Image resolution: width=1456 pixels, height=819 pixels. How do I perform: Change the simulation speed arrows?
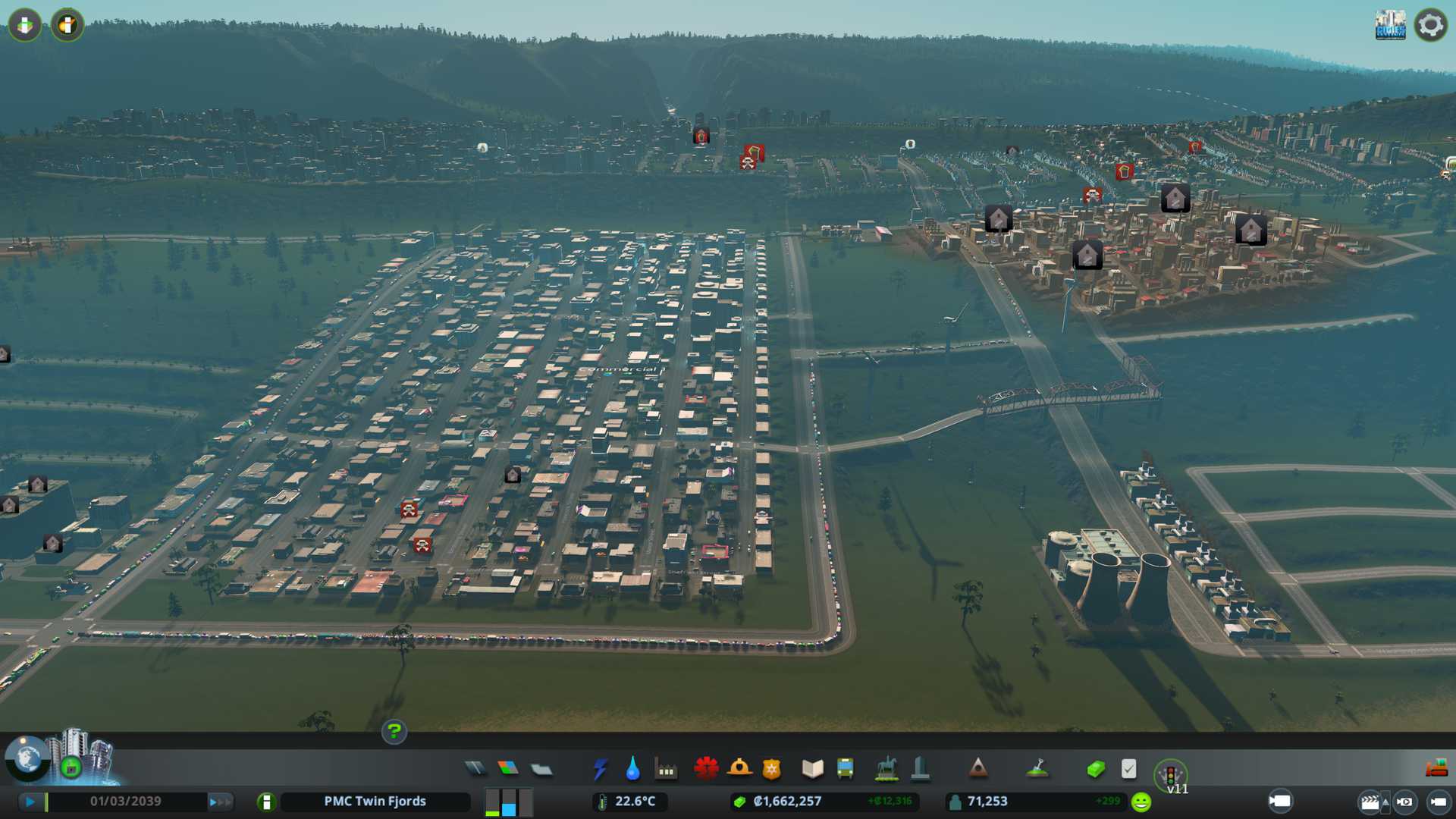[220, 802]
